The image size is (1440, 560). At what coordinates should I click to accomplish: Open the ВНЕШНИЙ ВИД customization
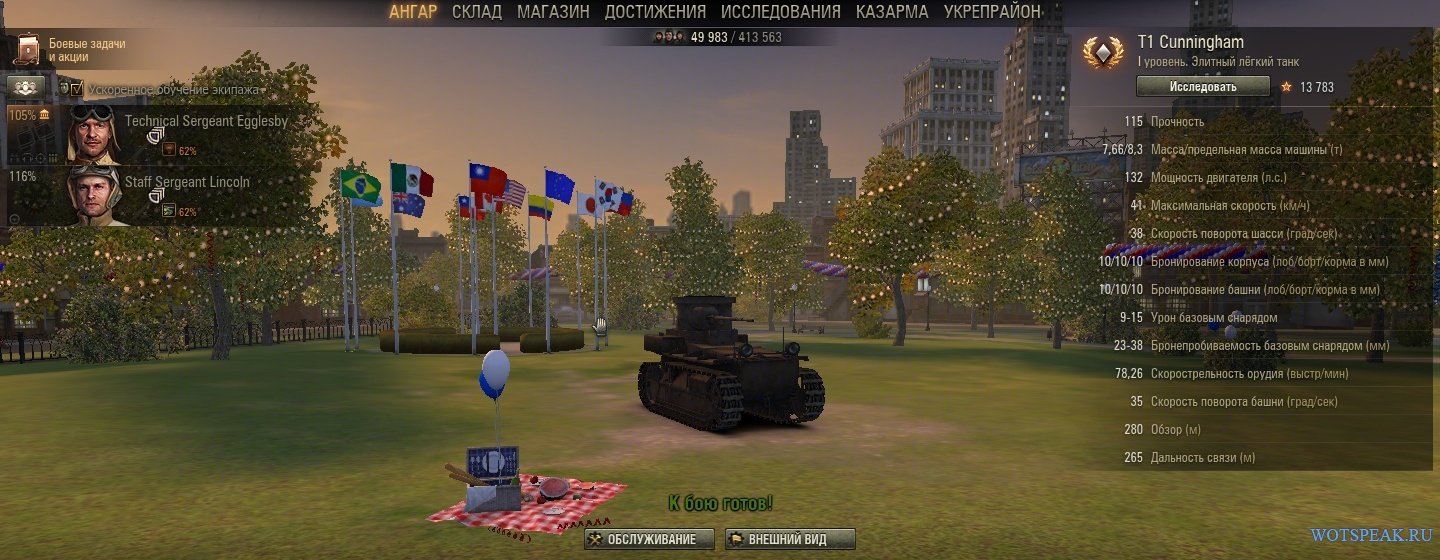(790, 539)
